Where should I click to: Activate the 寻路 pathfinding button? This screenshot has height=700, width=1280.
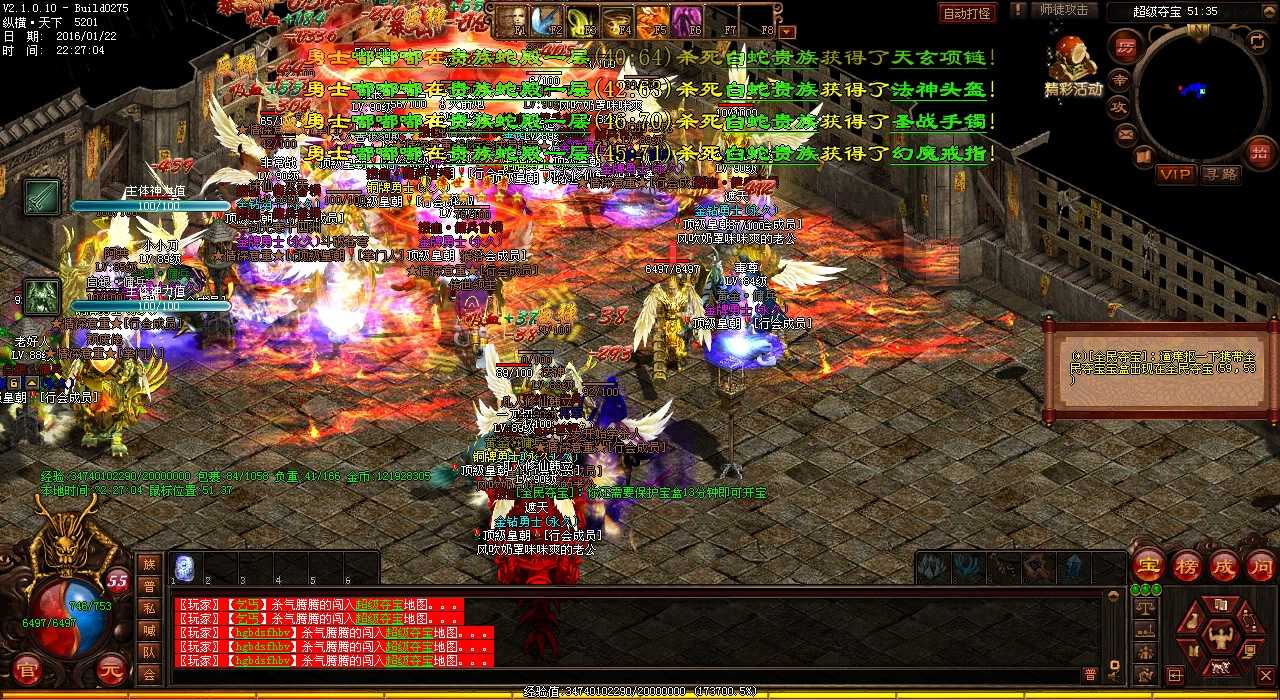point(1220,174)
